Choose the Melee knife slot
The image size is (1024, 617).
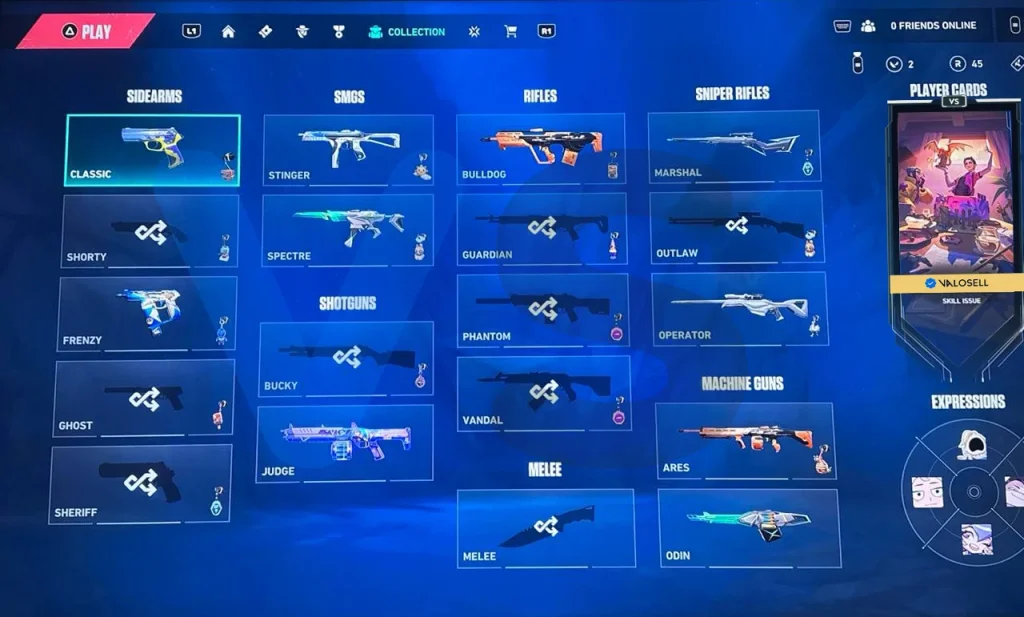546,528
